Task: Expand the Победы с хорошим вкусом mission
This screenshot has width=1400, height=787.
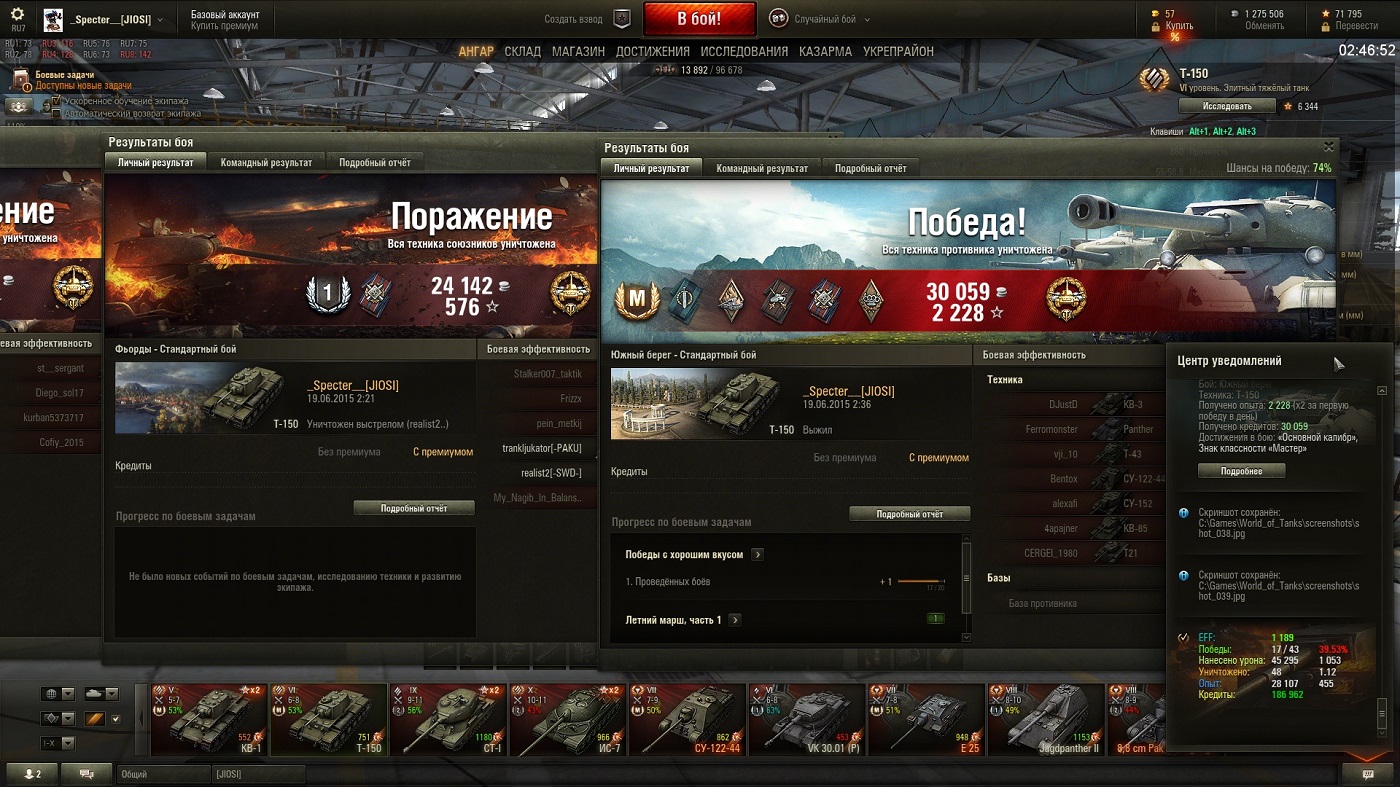Action: click(757, 554)
